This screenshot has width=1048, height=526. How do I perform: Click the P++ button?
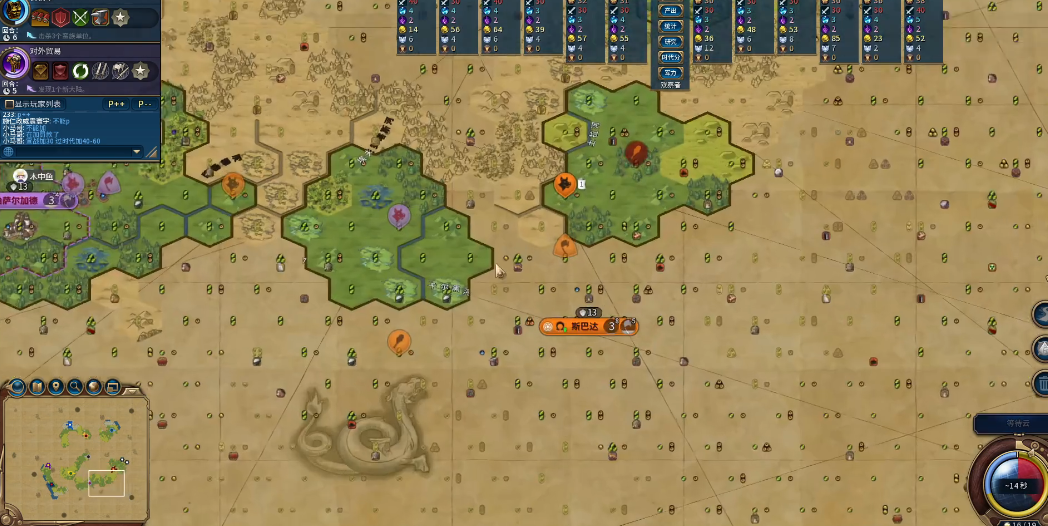[116, 104]
